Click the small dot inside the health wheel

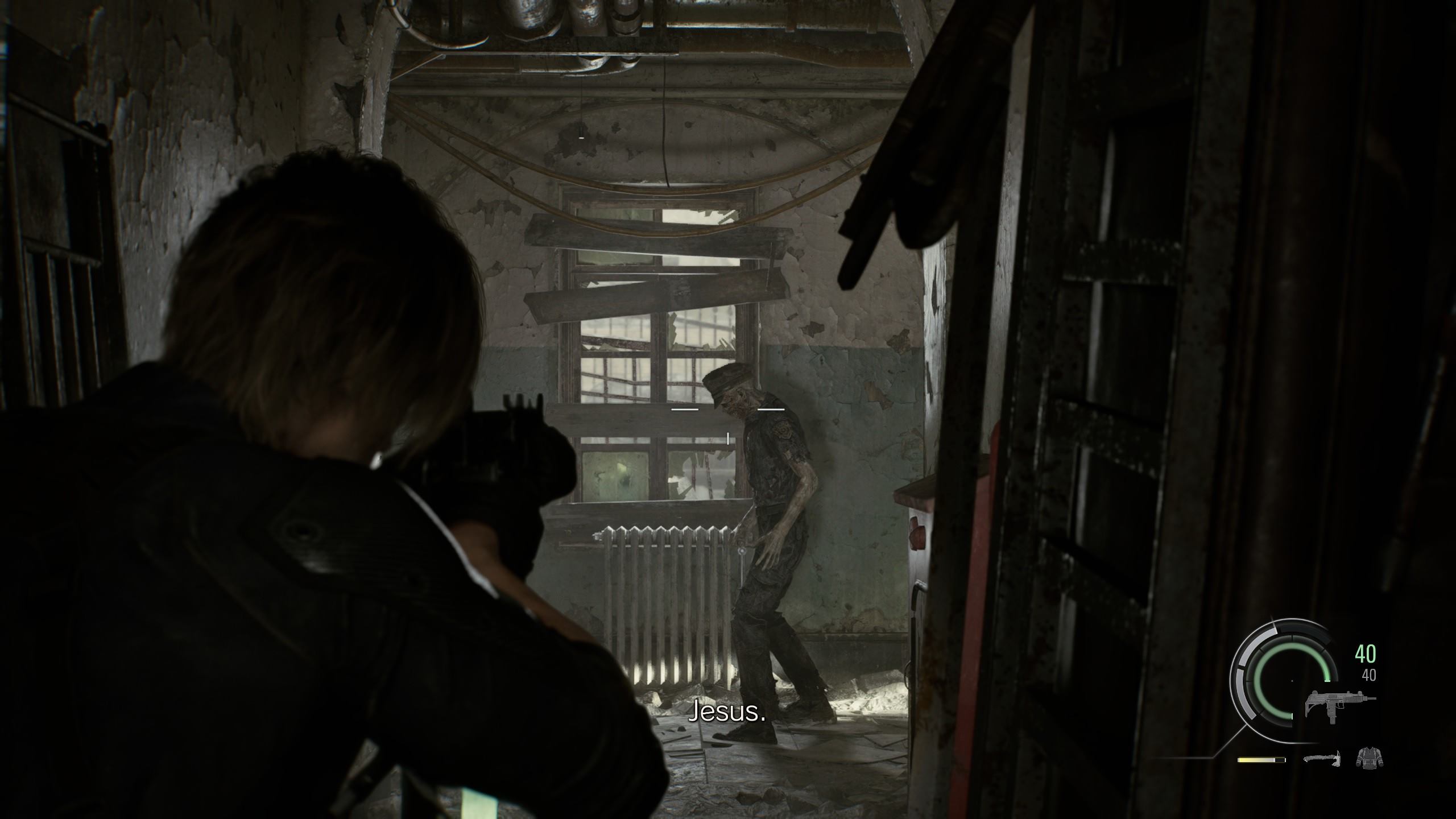(x=1292, y=680)
